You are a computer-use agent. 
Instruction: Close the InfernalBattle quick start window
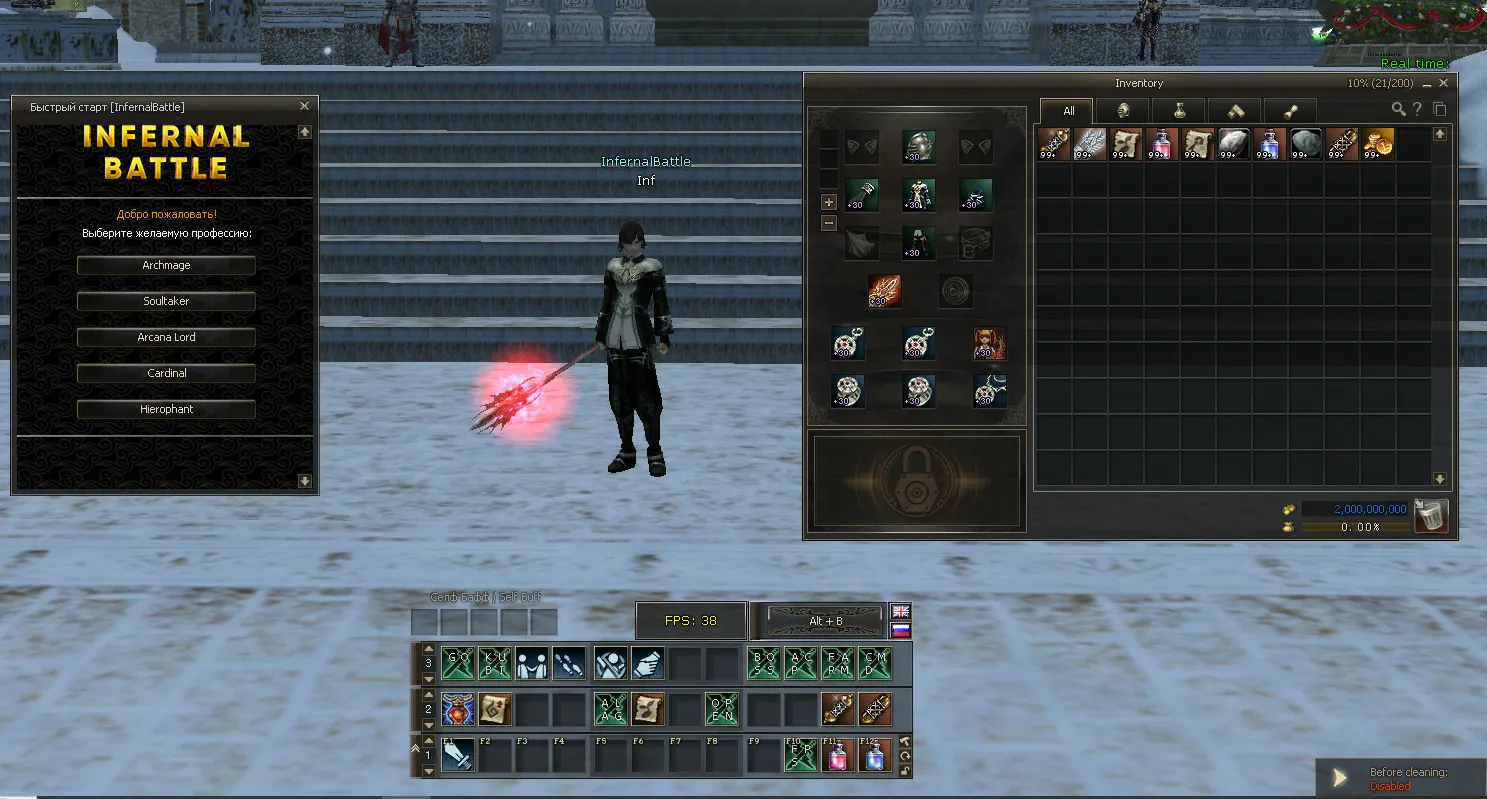coord(305,106)
